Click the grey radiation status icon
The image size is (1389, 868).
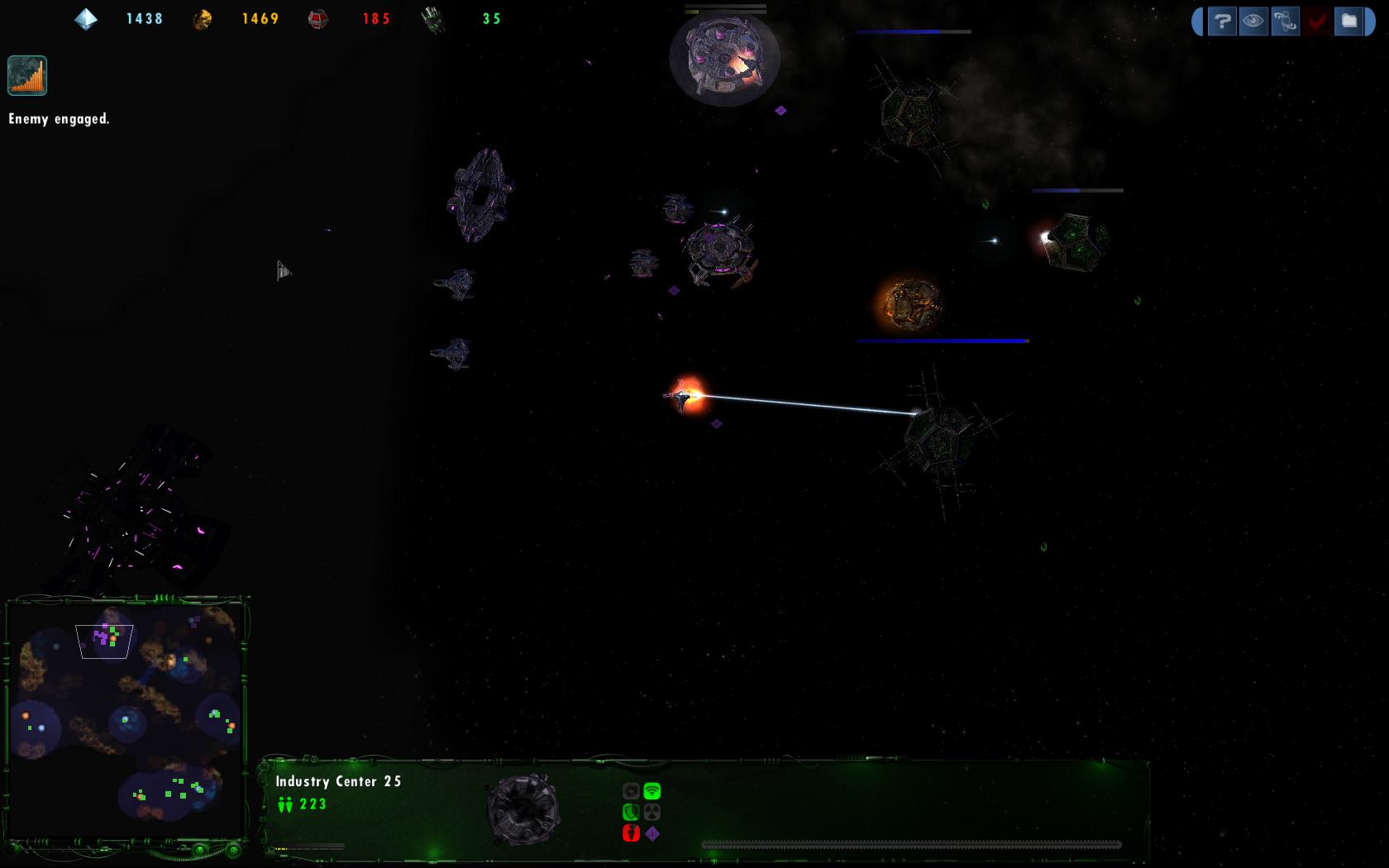pos(652,813)
